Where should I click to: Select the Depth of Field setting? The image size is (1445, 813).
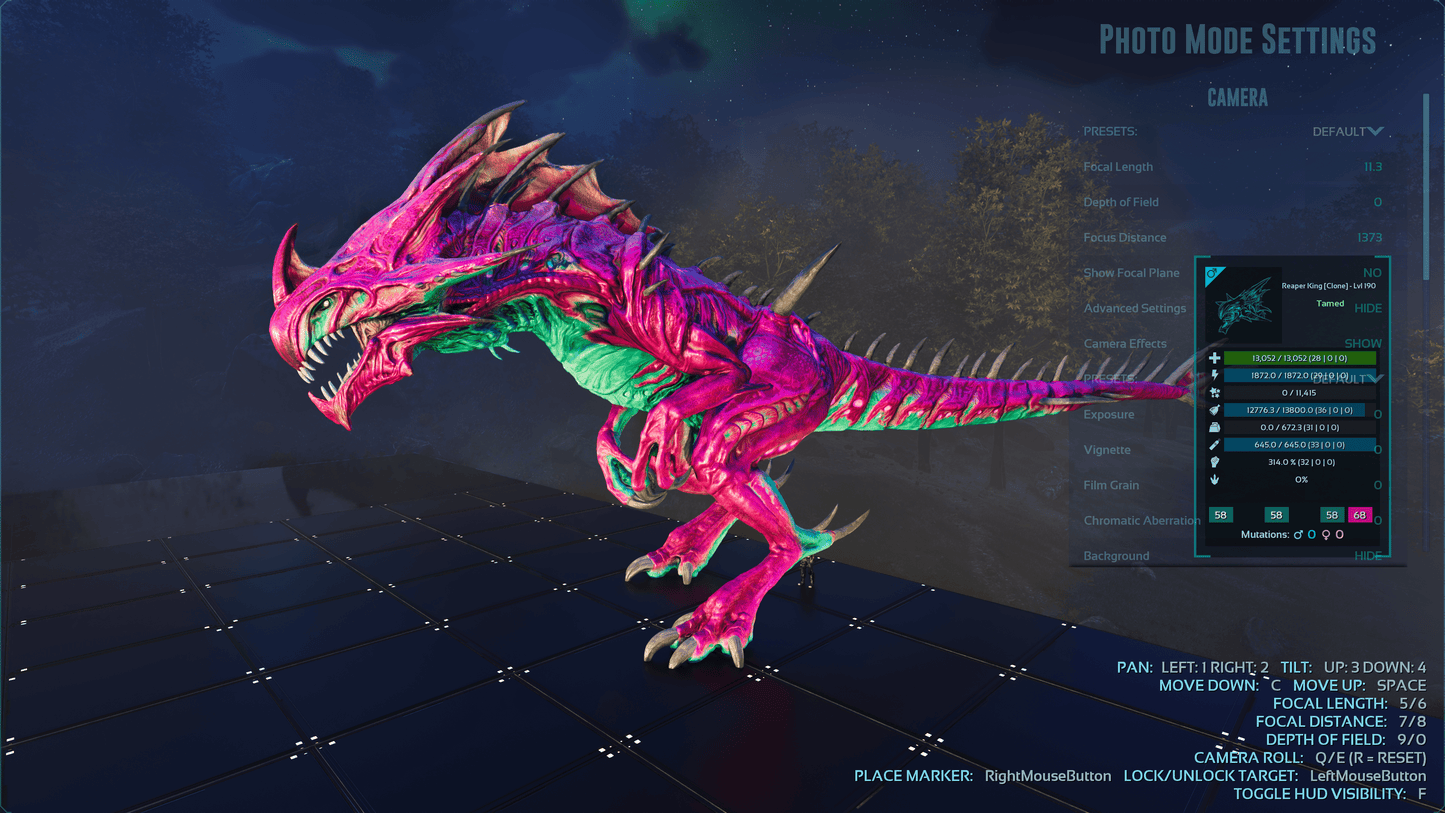pos(1121,202)
